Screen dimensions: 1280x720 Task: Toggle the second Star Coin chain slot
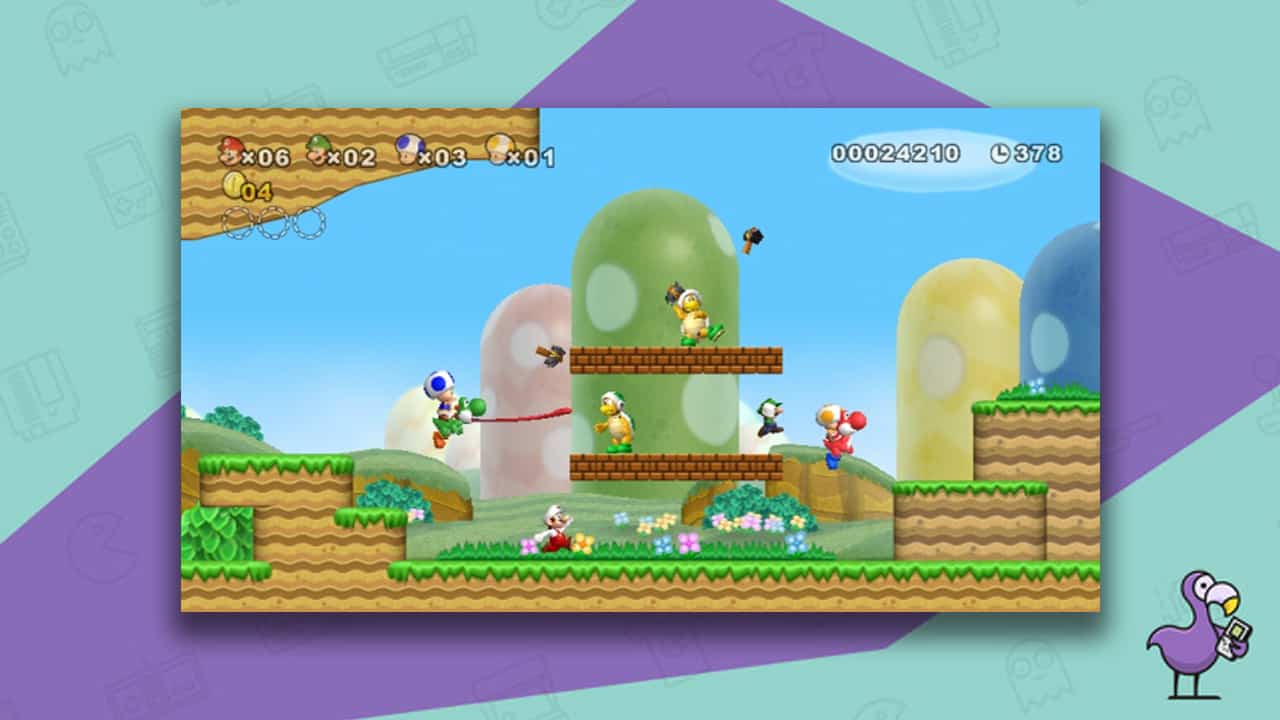273,221
